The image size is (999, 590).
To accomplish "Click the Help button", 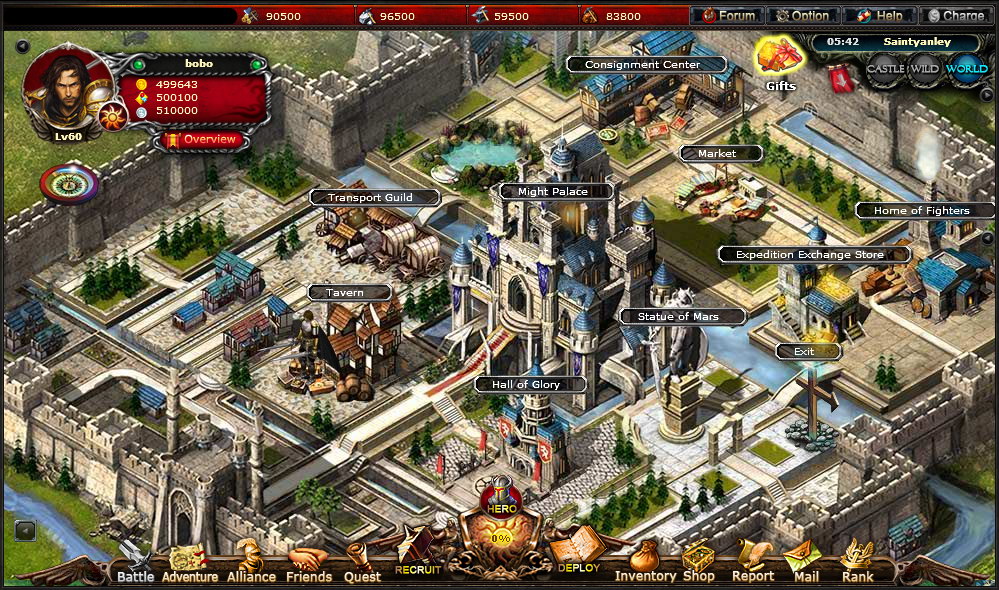I will [x=880, y=16].
